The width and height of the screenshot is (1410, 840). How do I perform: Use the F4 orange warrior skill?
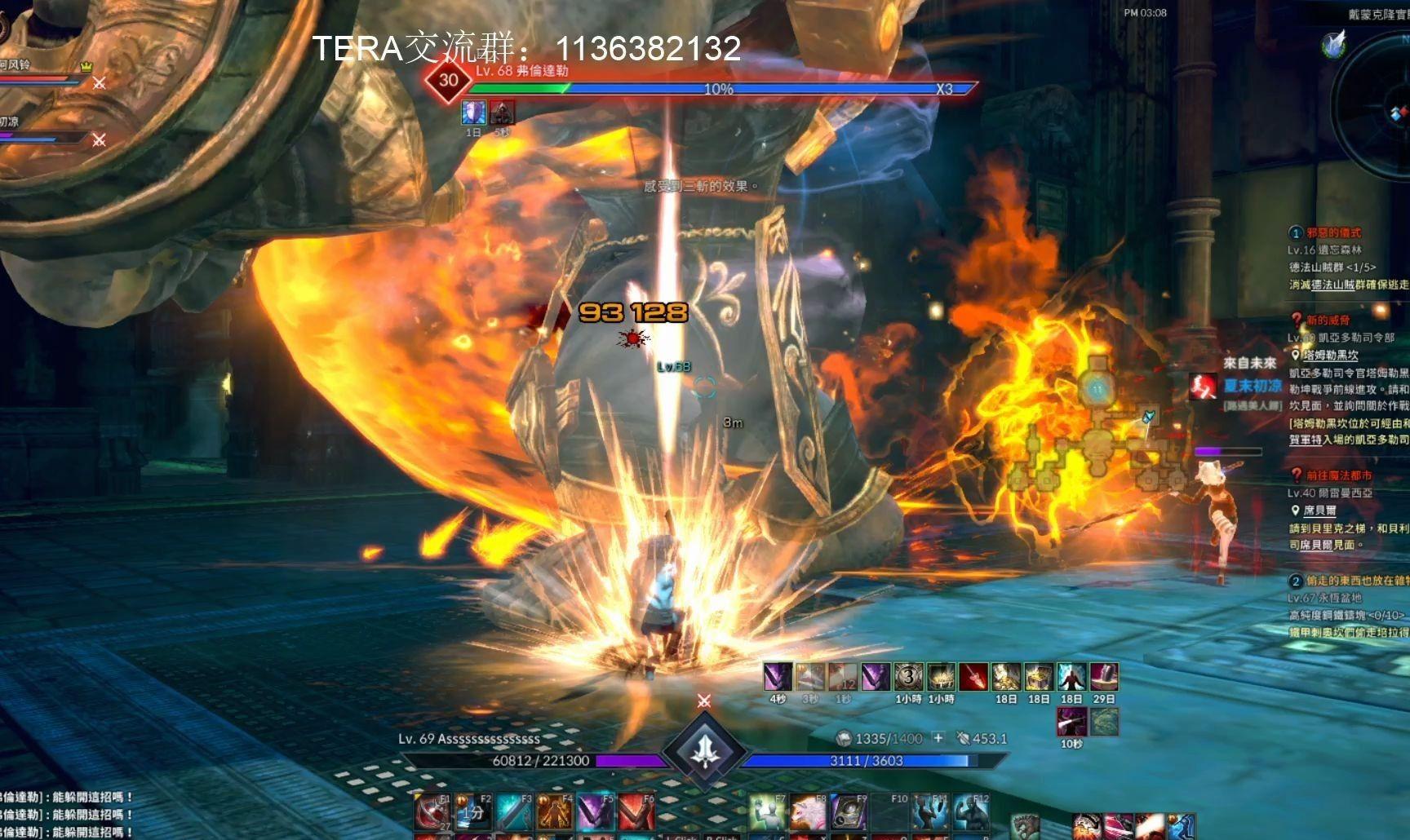(555, 812)
